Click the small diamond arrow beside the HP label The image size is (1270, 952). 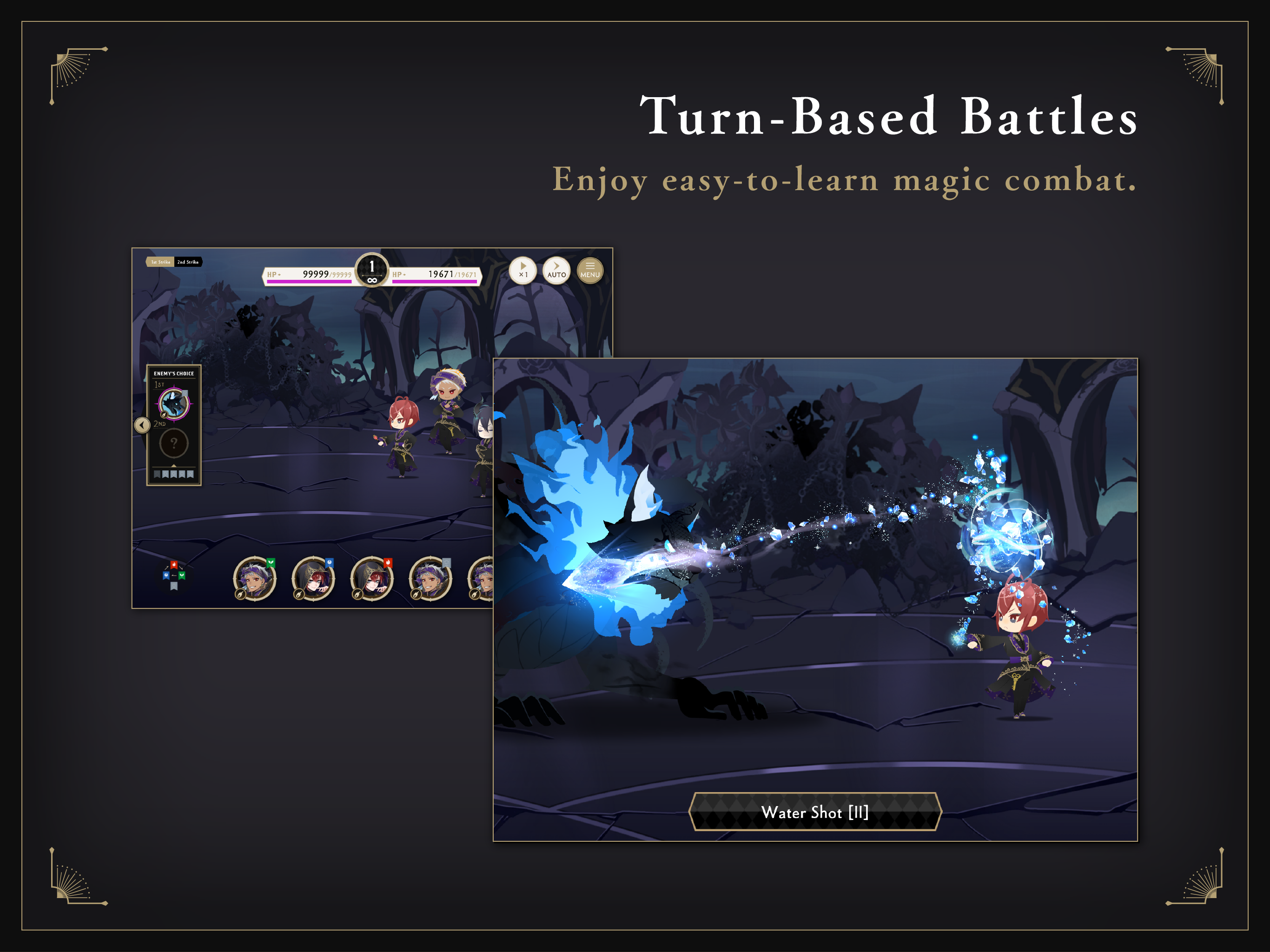[278, 274]
